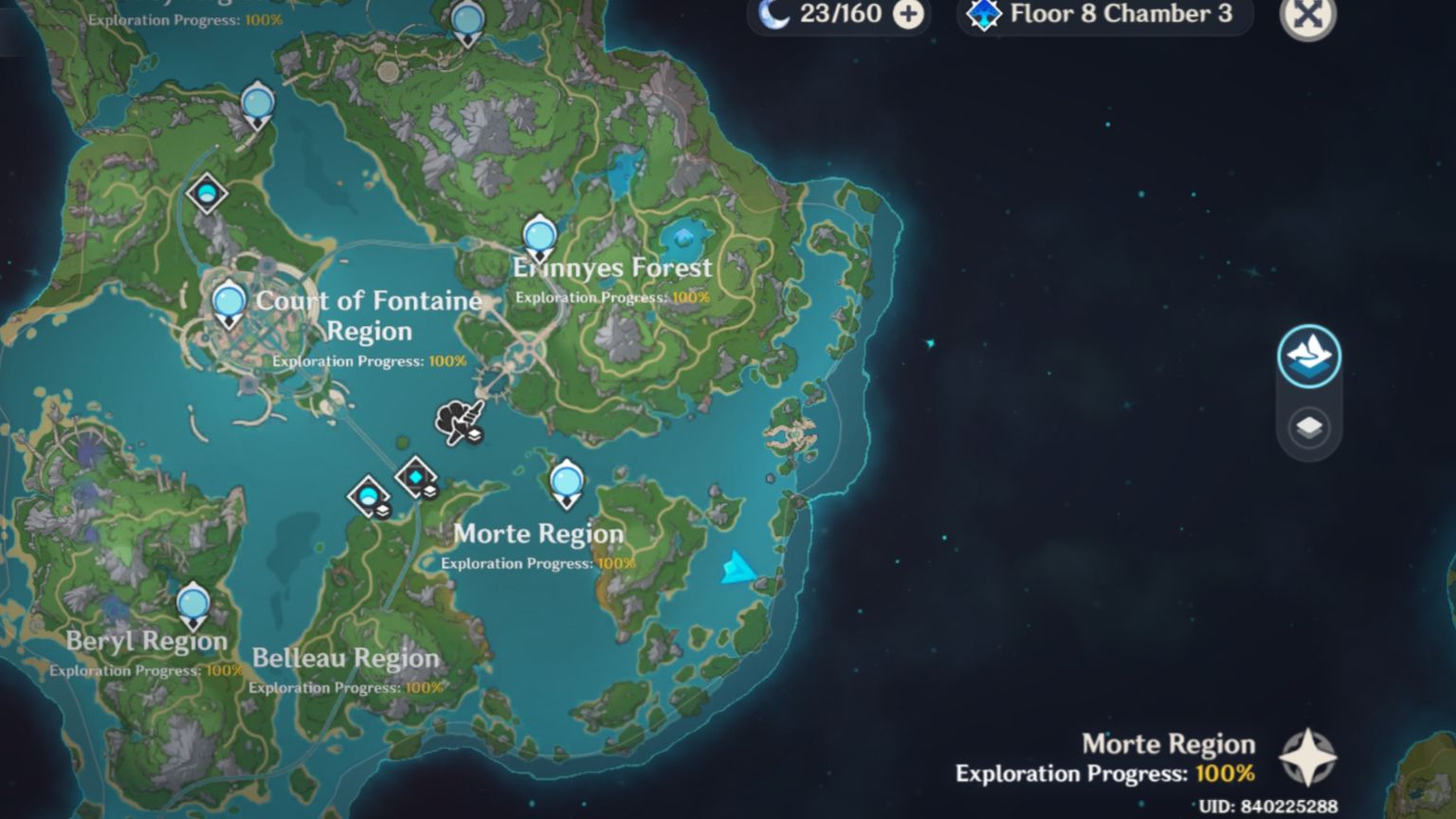Viewport: 1456px width, 819px height.
Task: Click the domain icon with cyan diamond near Morte Region
Action: [414, 476]
